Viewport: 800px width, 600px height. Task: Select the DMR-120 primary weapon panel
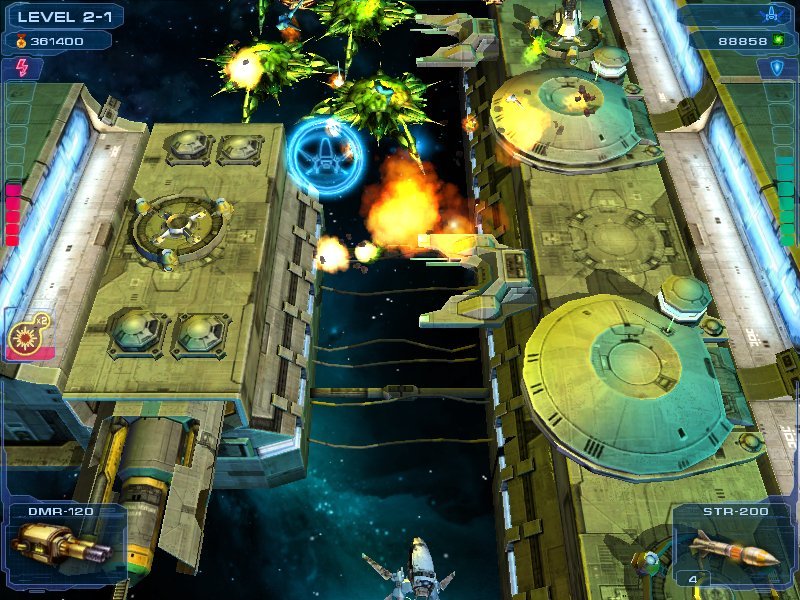[62, 543]
